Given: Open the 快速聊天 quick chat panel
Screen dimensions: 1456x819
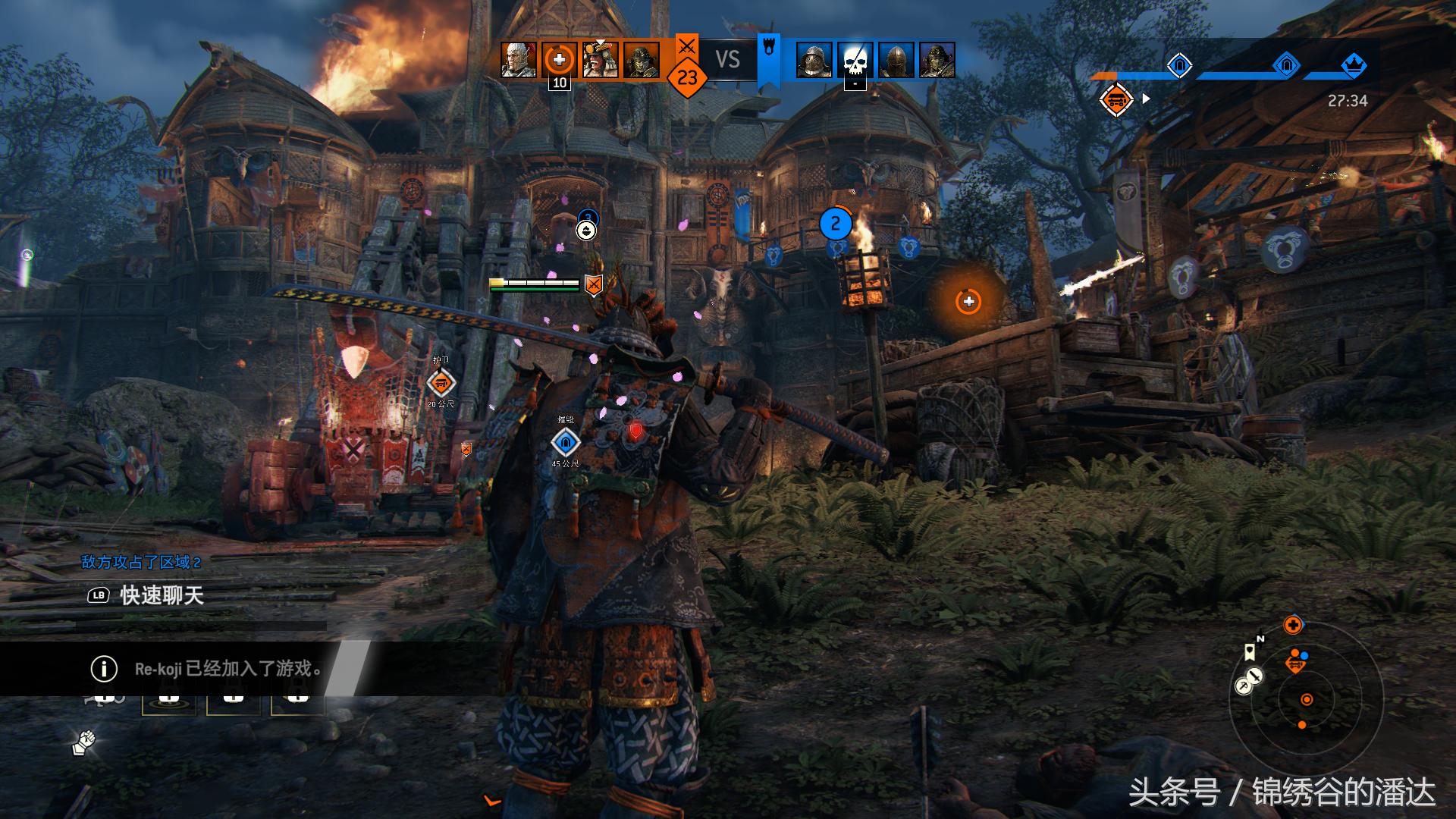Looking at the screenshot, I should pos(162,595).
